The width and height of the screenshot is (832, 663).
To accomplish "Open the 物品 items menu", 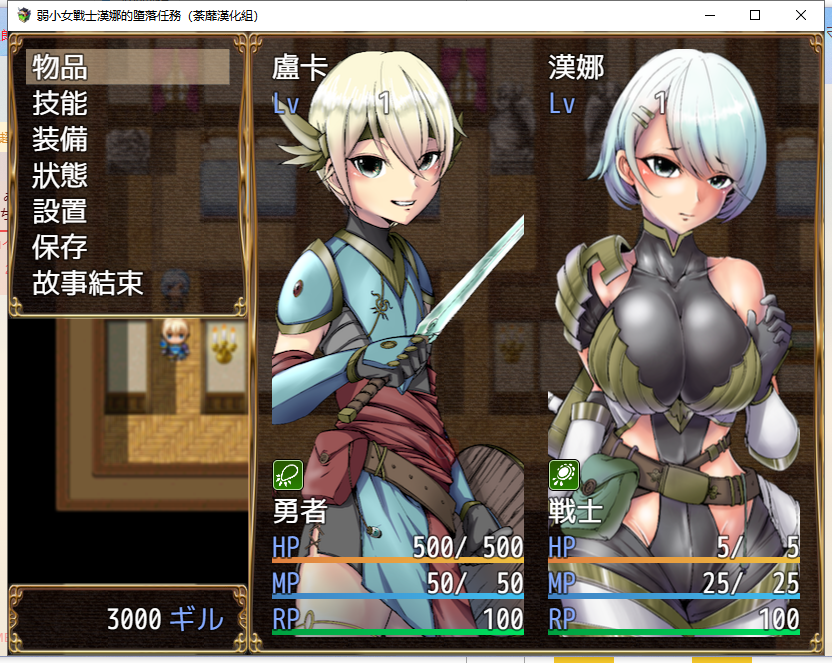I will [60, 67].
